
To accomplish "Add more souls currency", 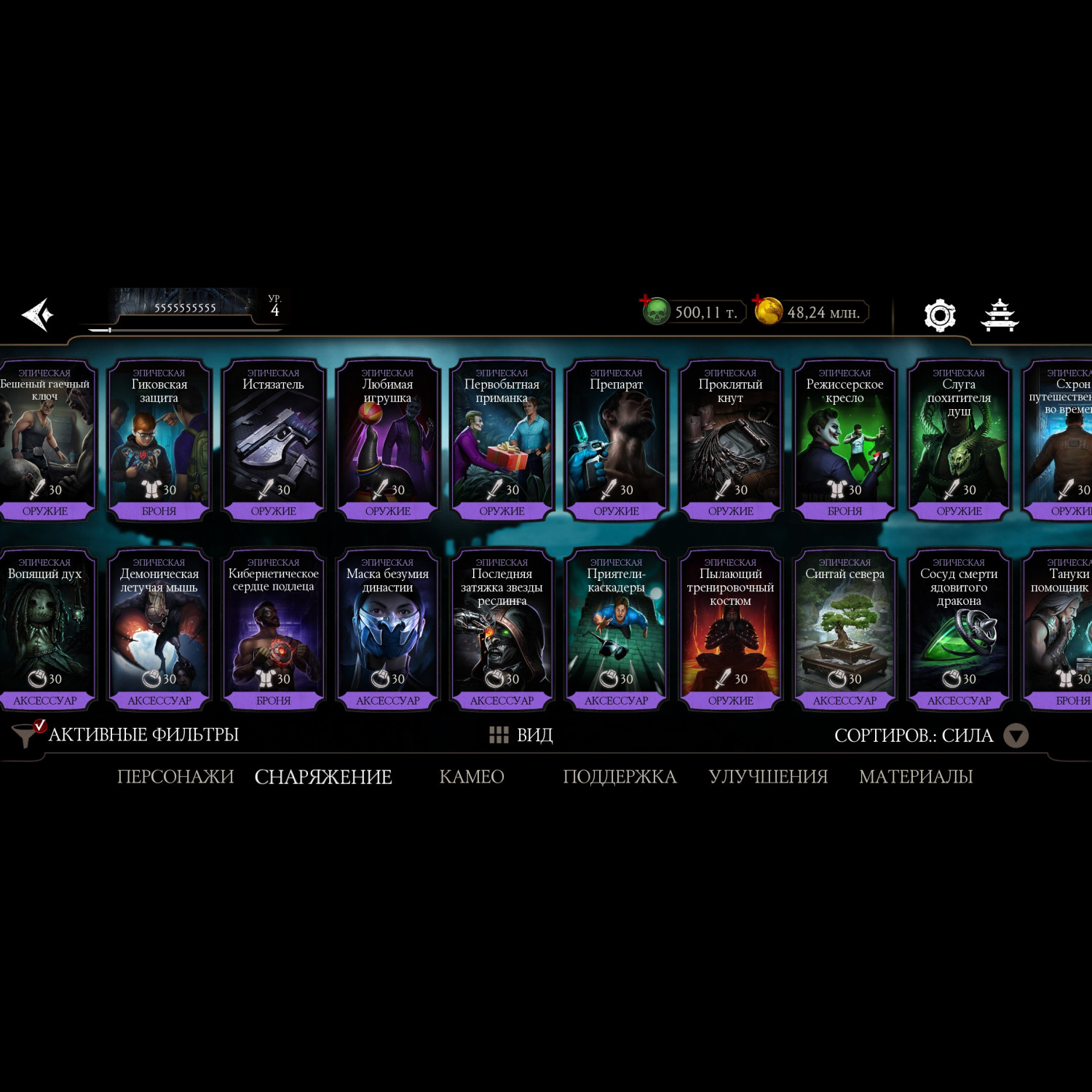I will pos(646,301).
